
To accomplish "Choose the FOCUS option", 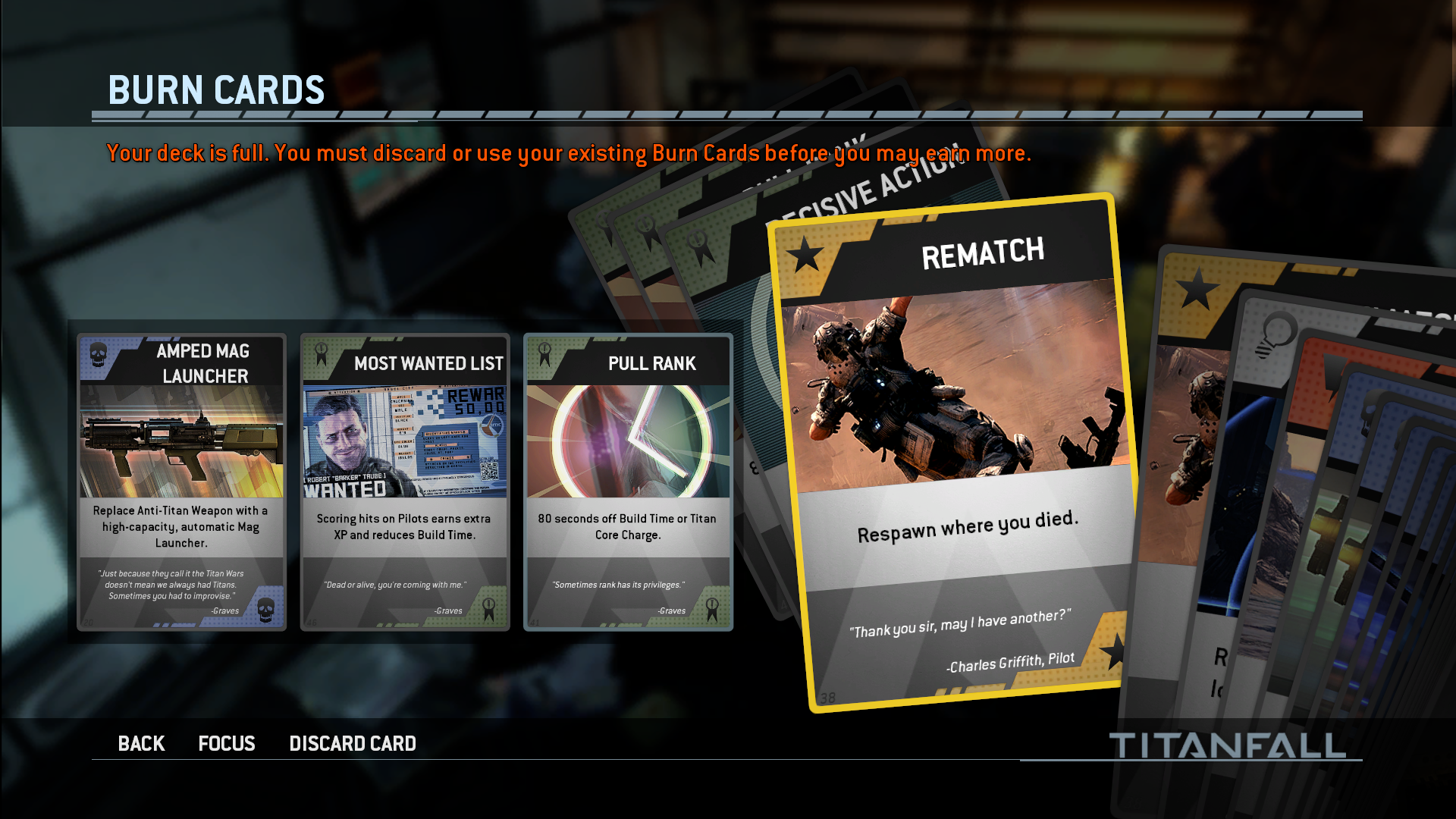I will tap(226, 743).
